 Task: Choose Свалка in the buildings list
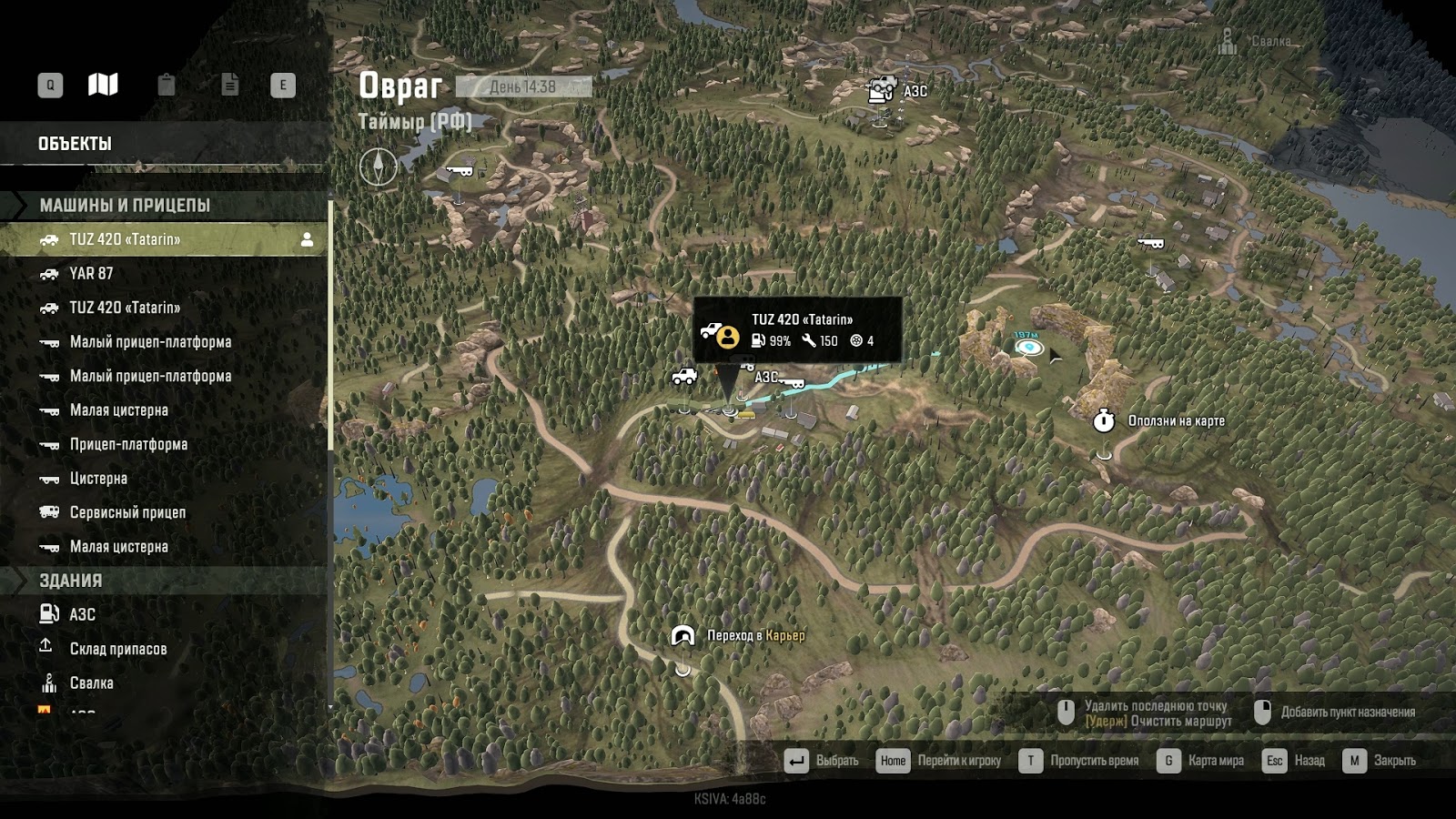tap(91, 683)
